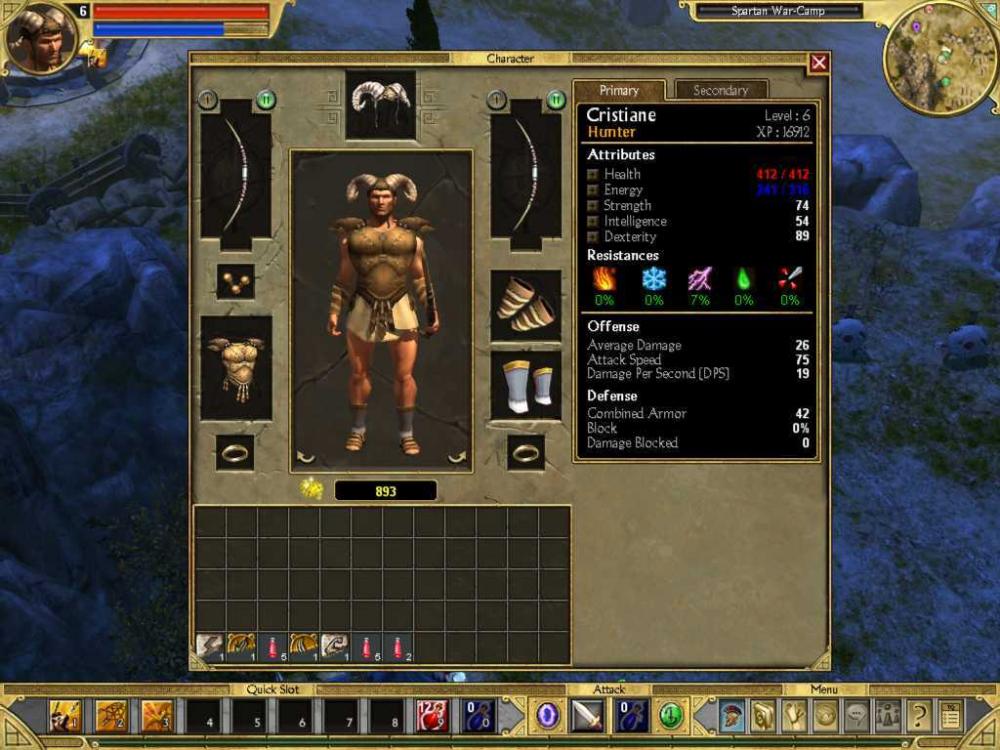
Task: Select the amulet necklace slot
Action: point(235,282)
